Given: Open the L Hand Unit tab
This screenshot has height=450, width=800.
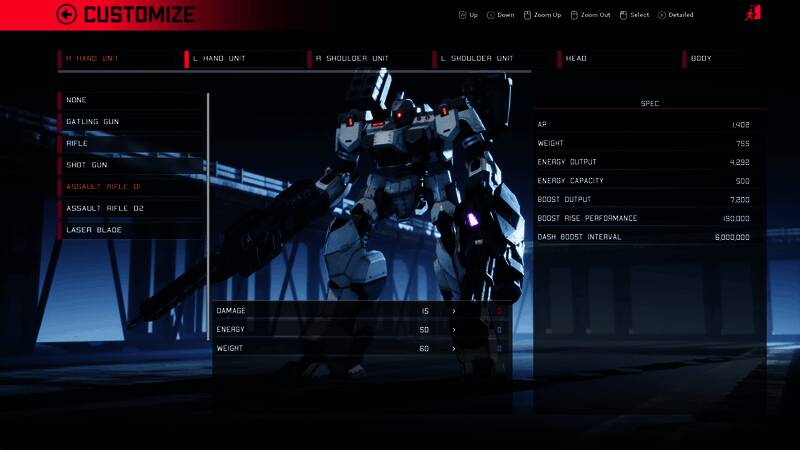Looking at the screenshot, I should pyautogui.click(x=245, y=59).
